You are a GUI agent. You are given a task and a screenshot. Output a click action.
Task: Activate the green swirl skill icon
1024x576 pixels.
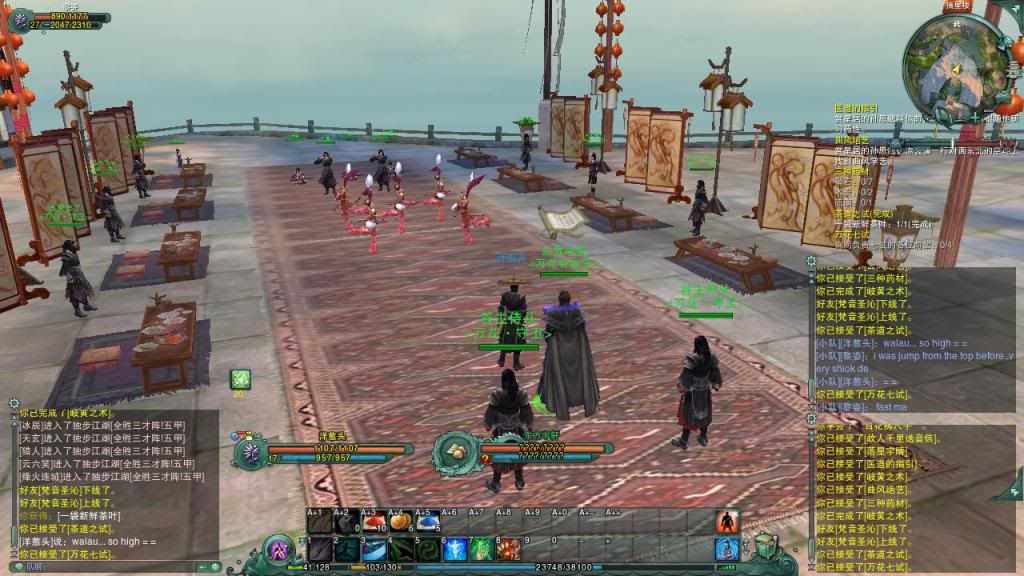pyautogui.click(x=427, y=549)
